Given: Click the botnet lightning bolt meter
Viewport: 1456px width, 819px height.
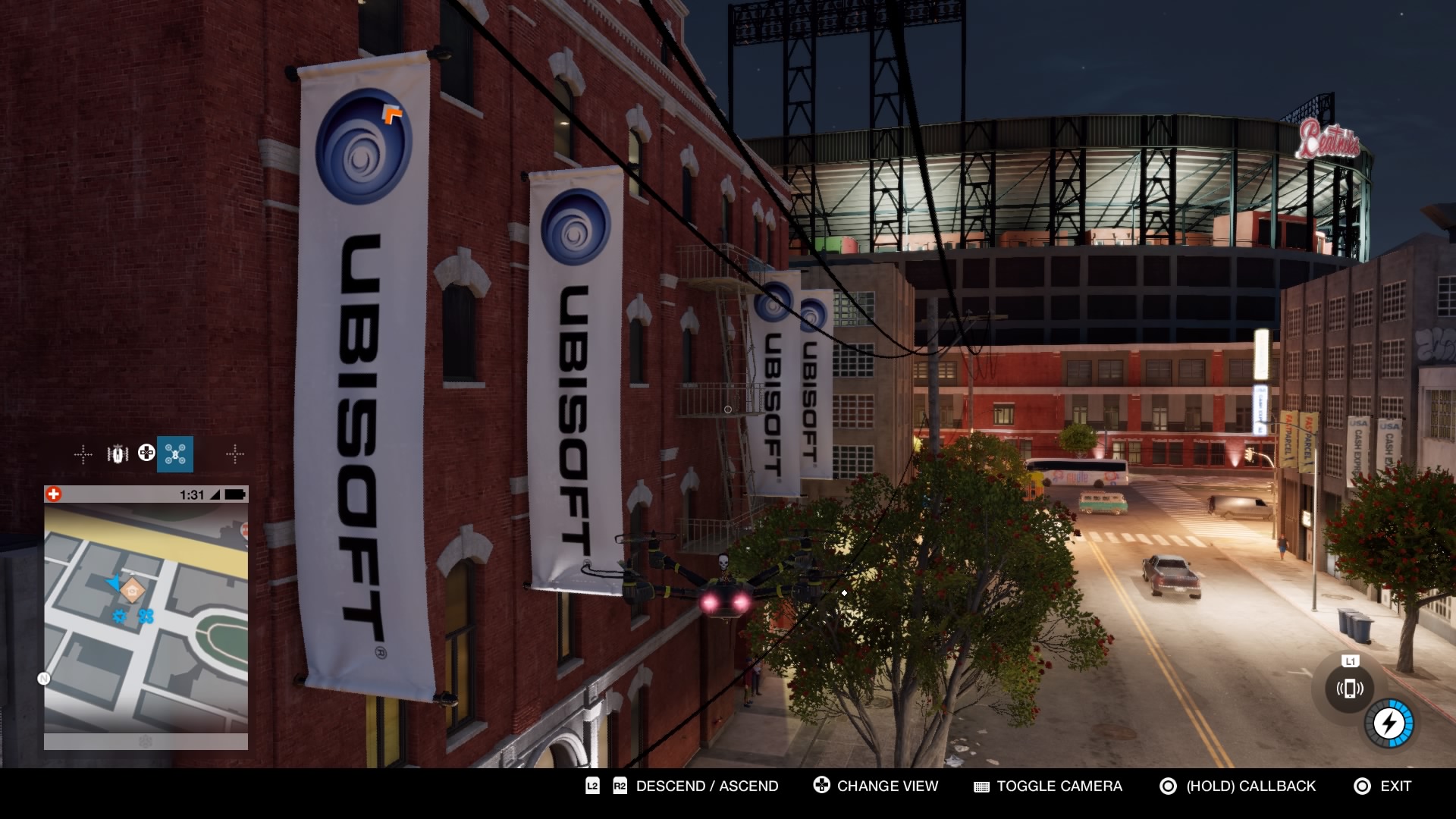Looking at the screenshot, I should [x=1389, y=723].
